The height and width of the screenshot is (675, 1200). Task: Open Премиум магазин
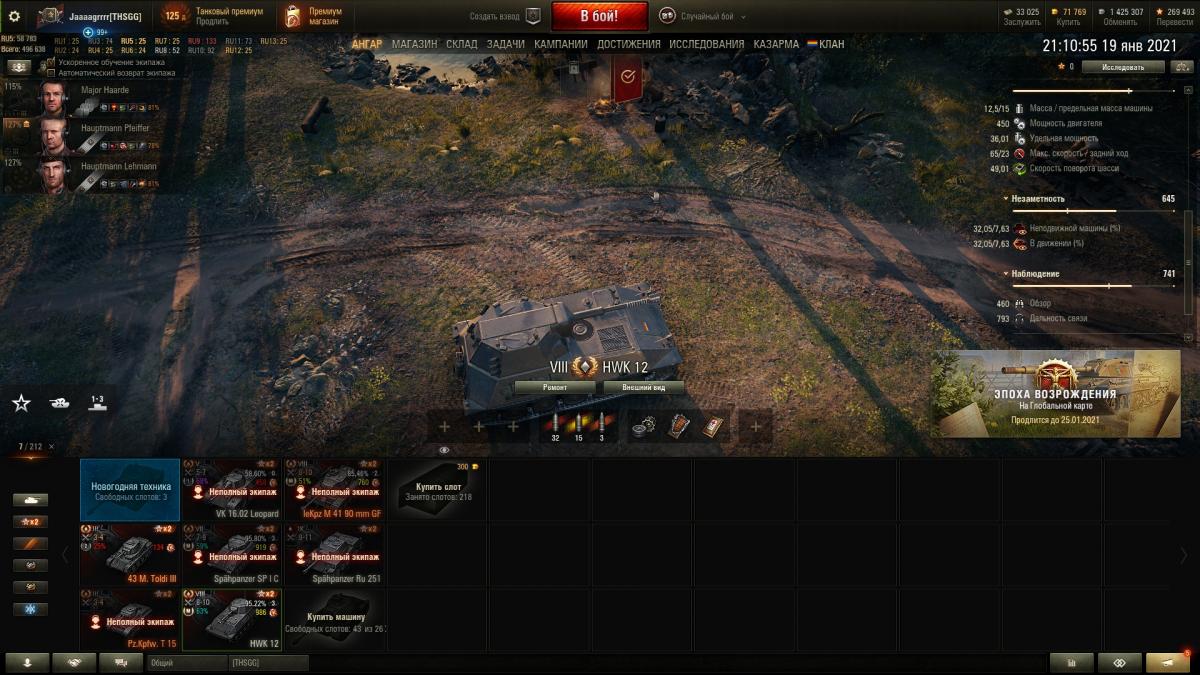pyautogui.click(x=311, y=16)
